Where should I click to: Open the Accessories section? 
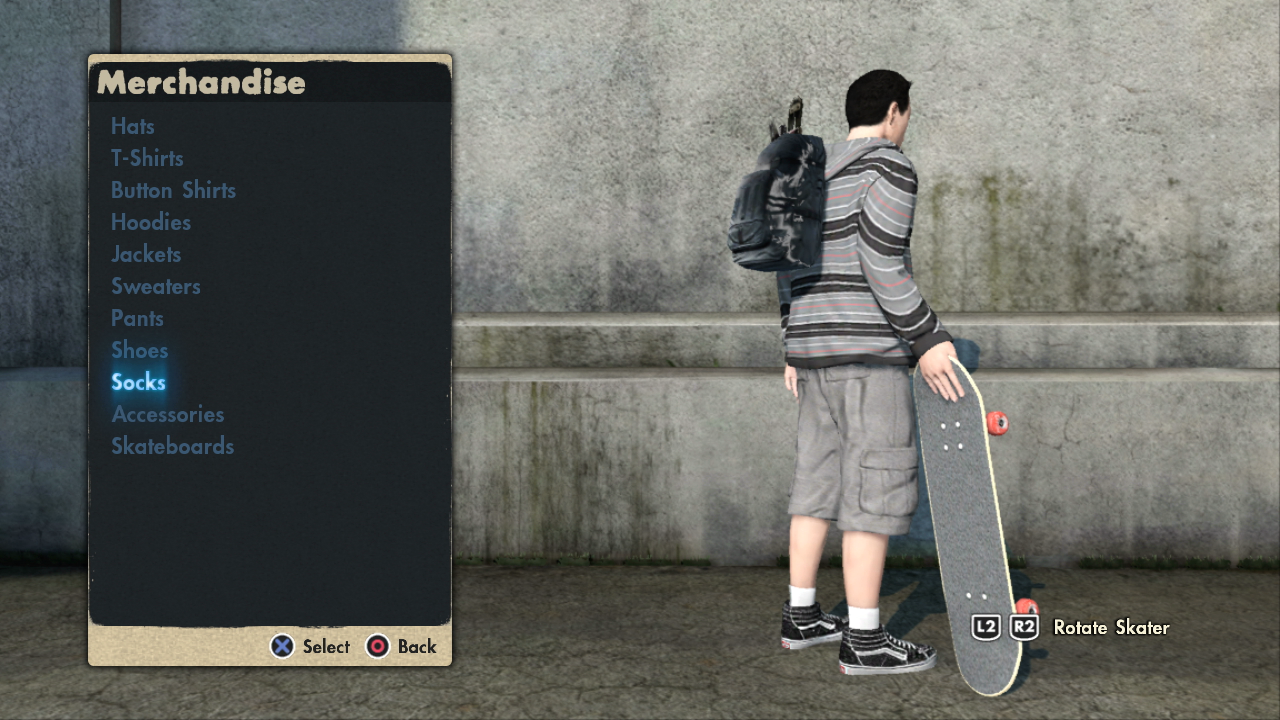(168, 414)
